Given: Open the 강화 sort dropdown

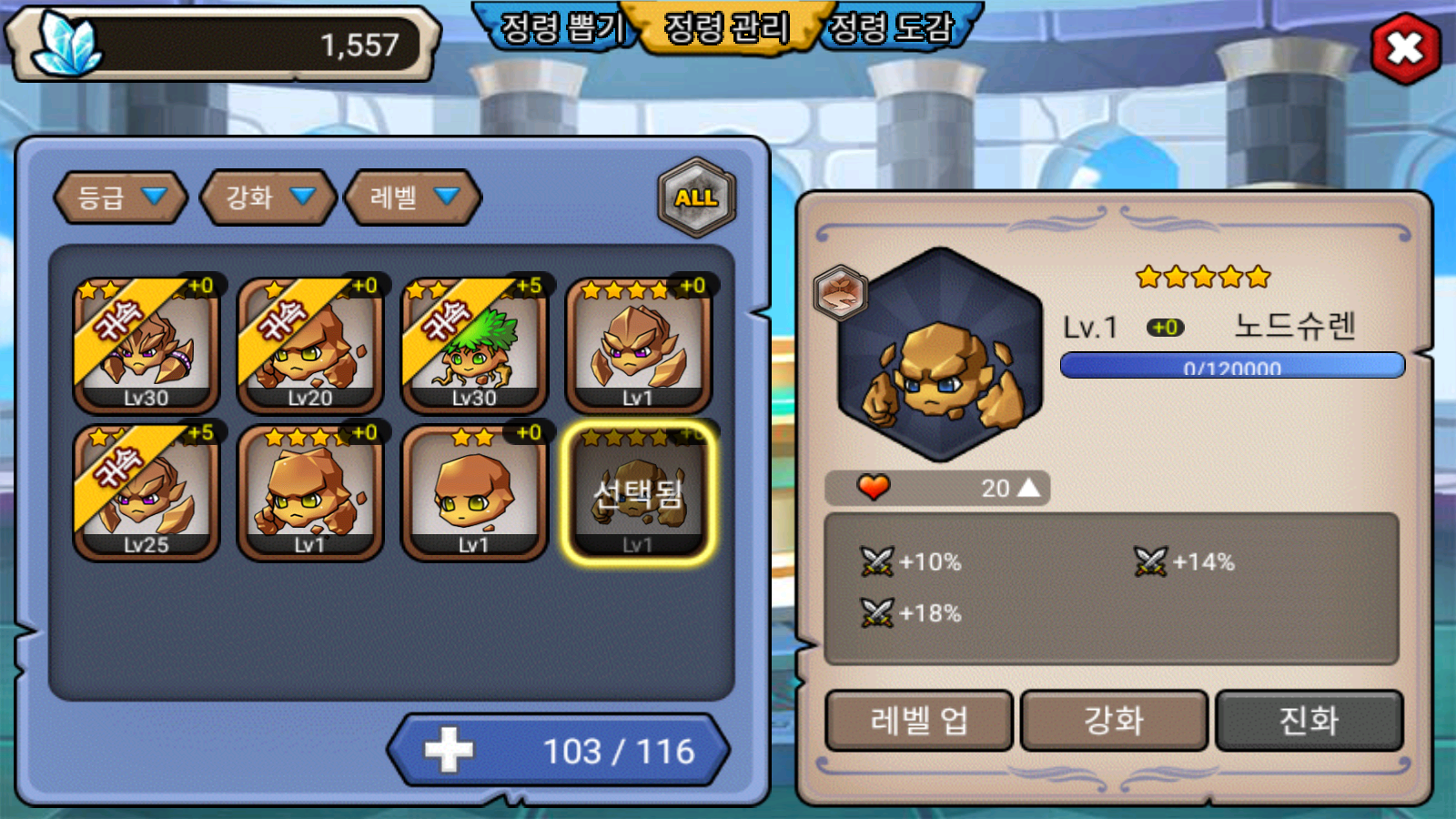Looking at the screenshot, I should pos(268,197).
